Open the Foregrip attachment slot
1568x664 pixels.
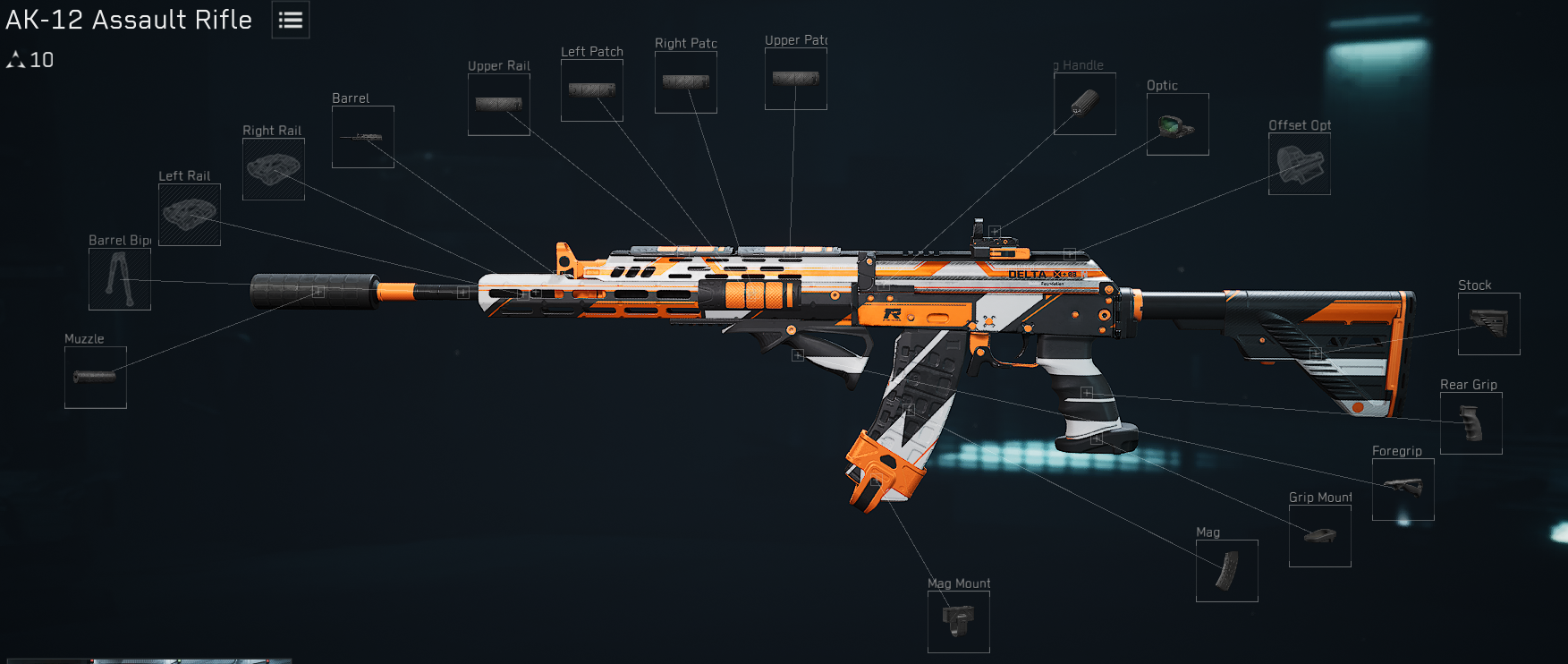click(x=1402, y=489)
